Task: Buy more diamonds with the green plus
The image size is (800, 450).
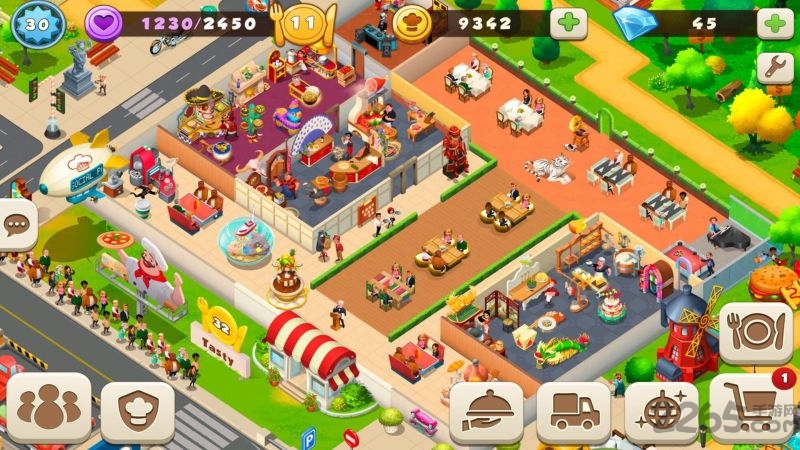Action: 775,24
